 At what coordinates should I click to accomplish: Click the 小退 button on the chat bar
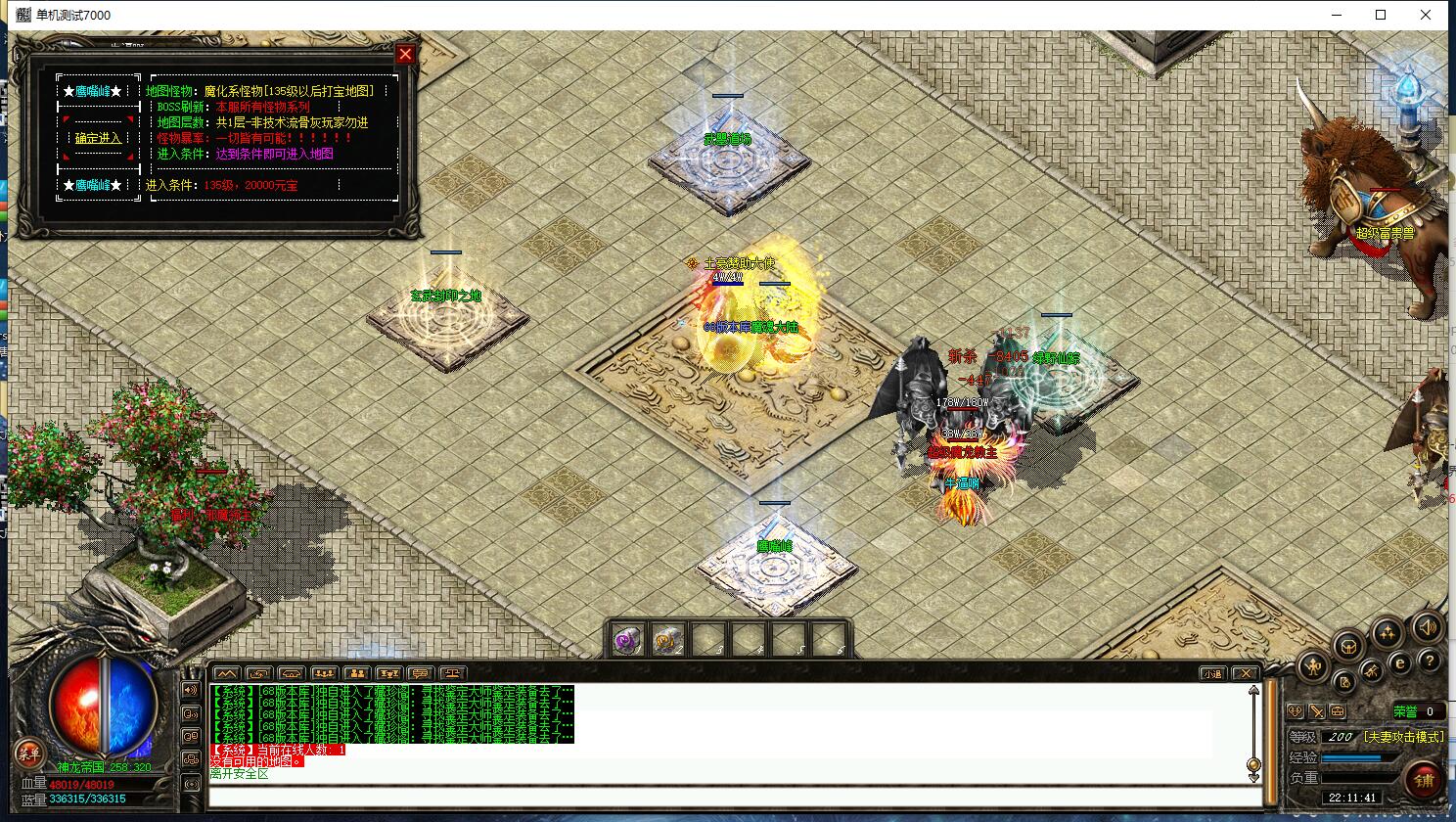coord(1212,673)
